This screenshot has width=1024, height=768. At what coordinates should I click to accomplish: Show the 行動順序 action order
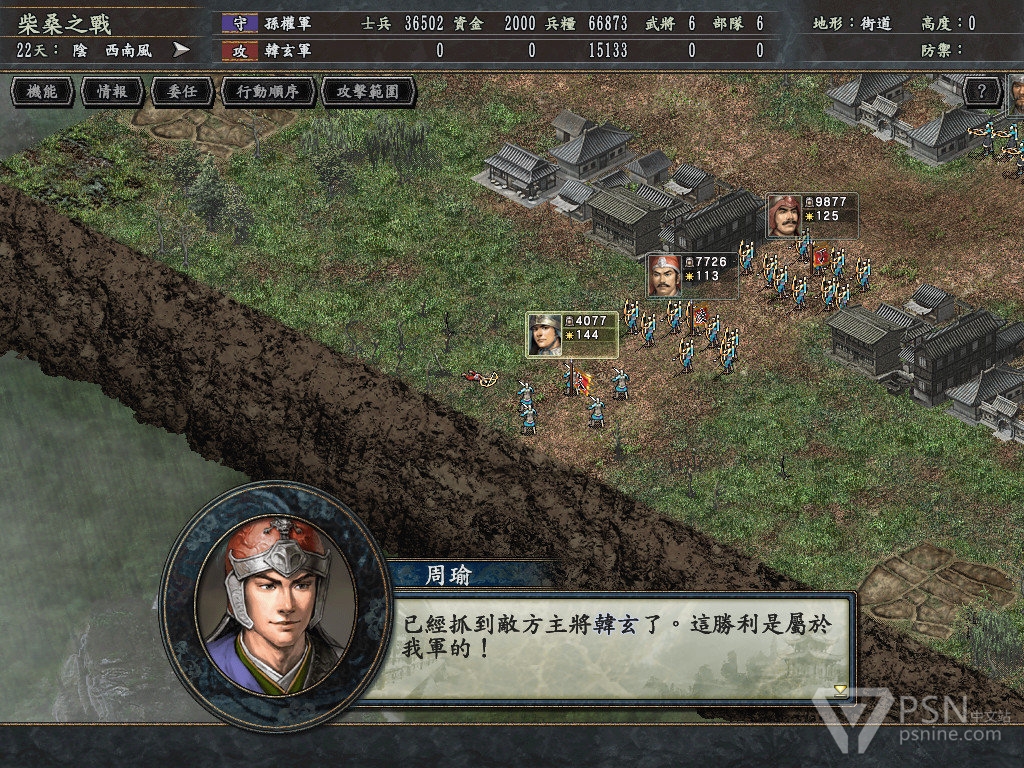tap(267, 92)
